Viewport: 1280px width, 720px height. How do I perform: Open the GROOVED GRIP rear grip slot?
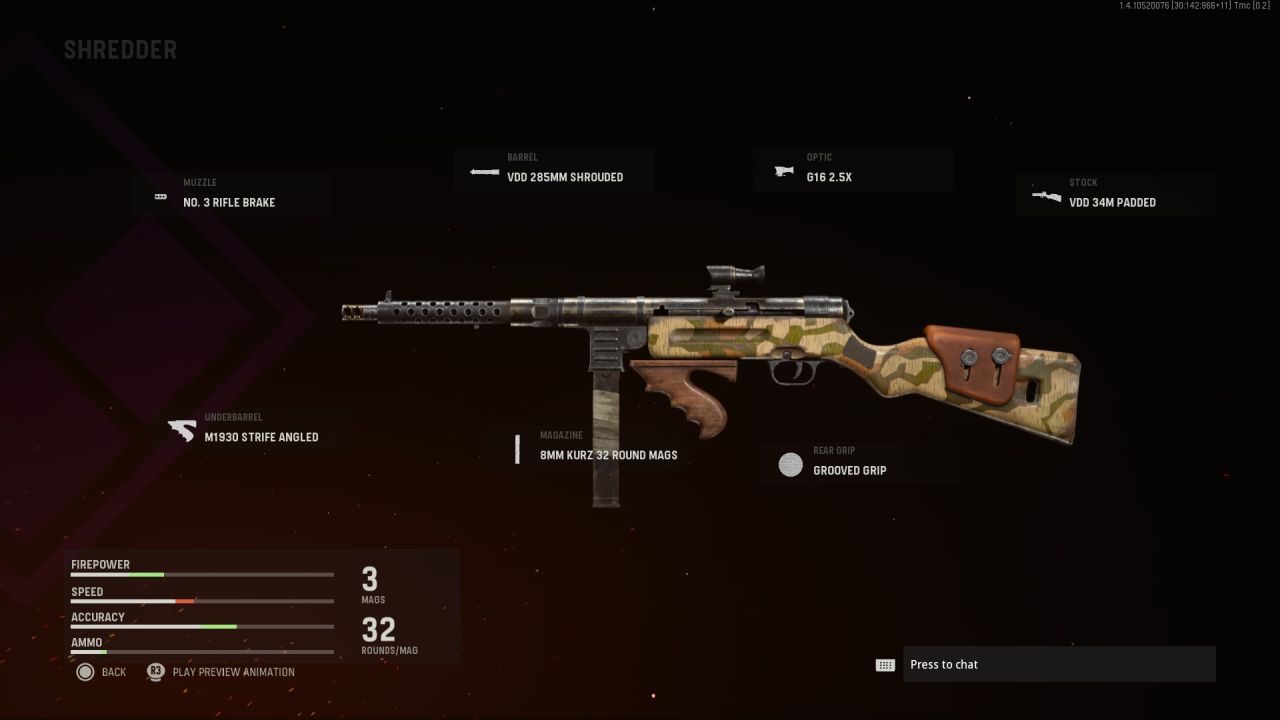pos(858,463)
